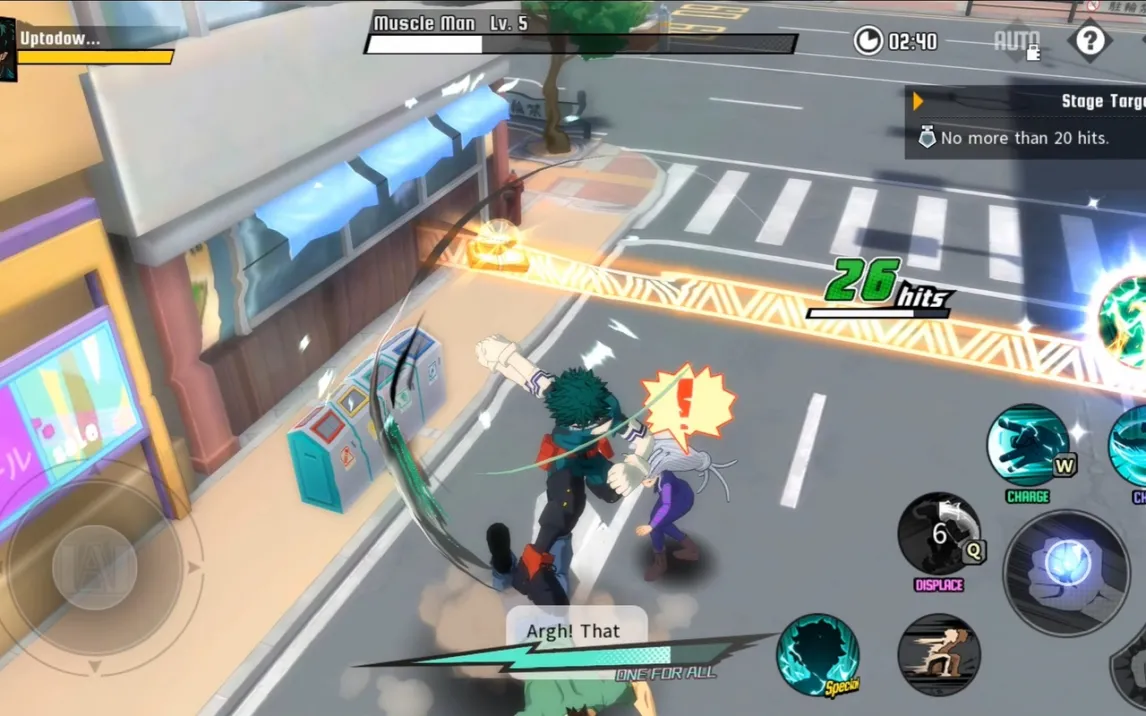Select the Uptodow... player portrait
Screen dimensions: 1146x716
tap(8, 49)
